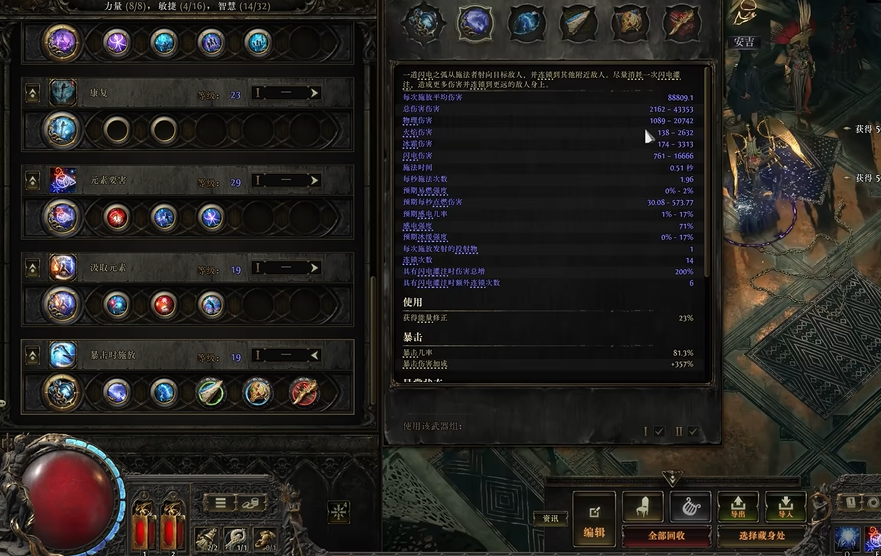Open the three-line menu button on HUD
The width and height of the screenshot is (881, 556).
point(219,502)
